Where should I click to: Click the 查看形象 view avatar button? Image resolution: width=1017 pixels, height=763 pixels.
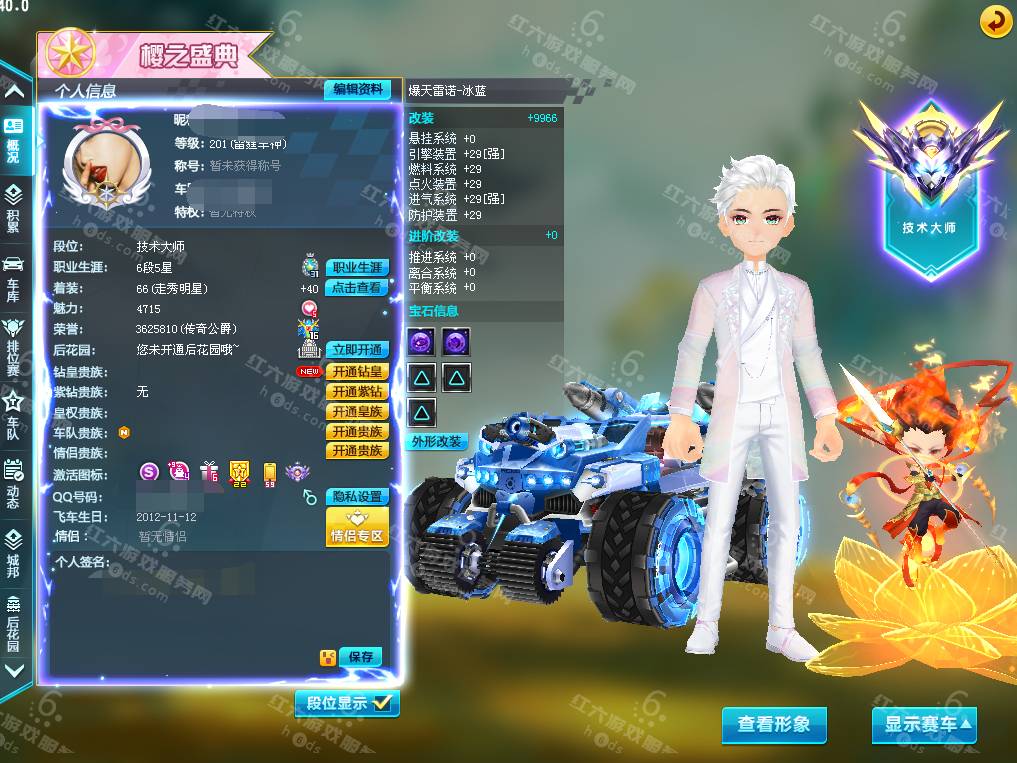pyautogui.click(x=774, y=725)
